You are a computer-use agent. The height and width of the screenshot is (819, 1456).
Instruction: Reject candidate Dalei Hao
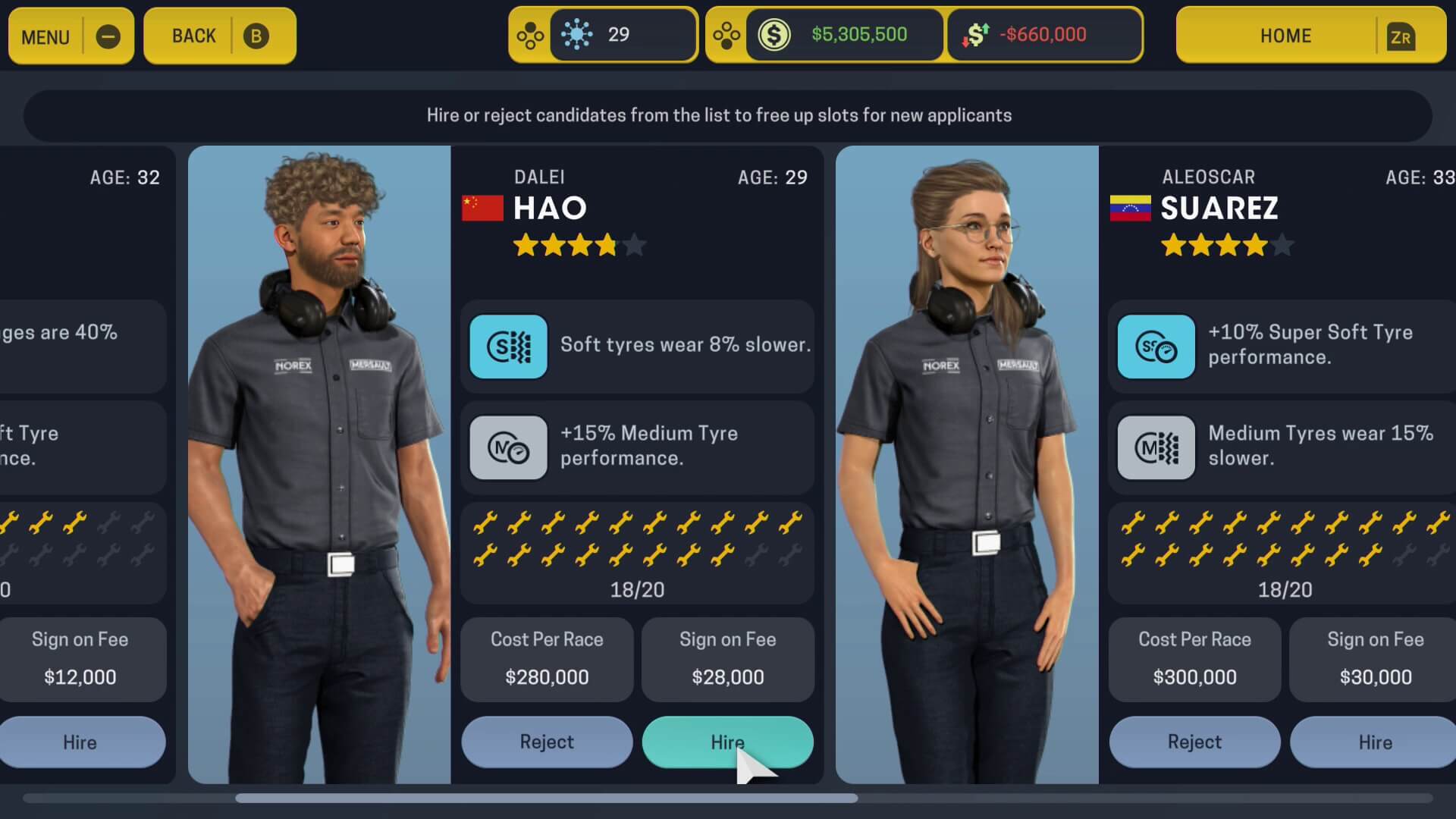click(547, 742)
